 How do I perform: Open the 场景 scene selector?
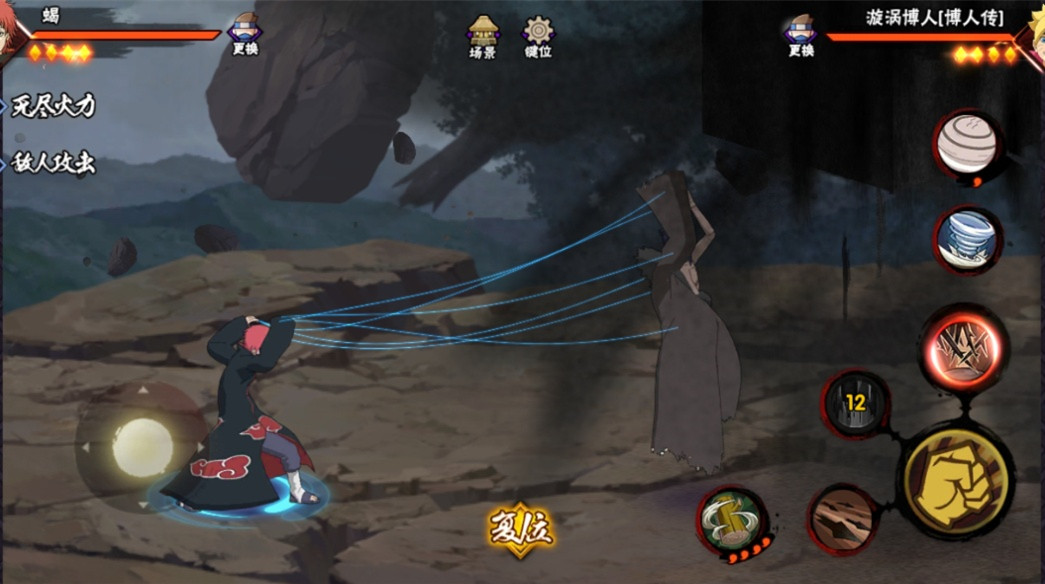click(x=483, y=37)
